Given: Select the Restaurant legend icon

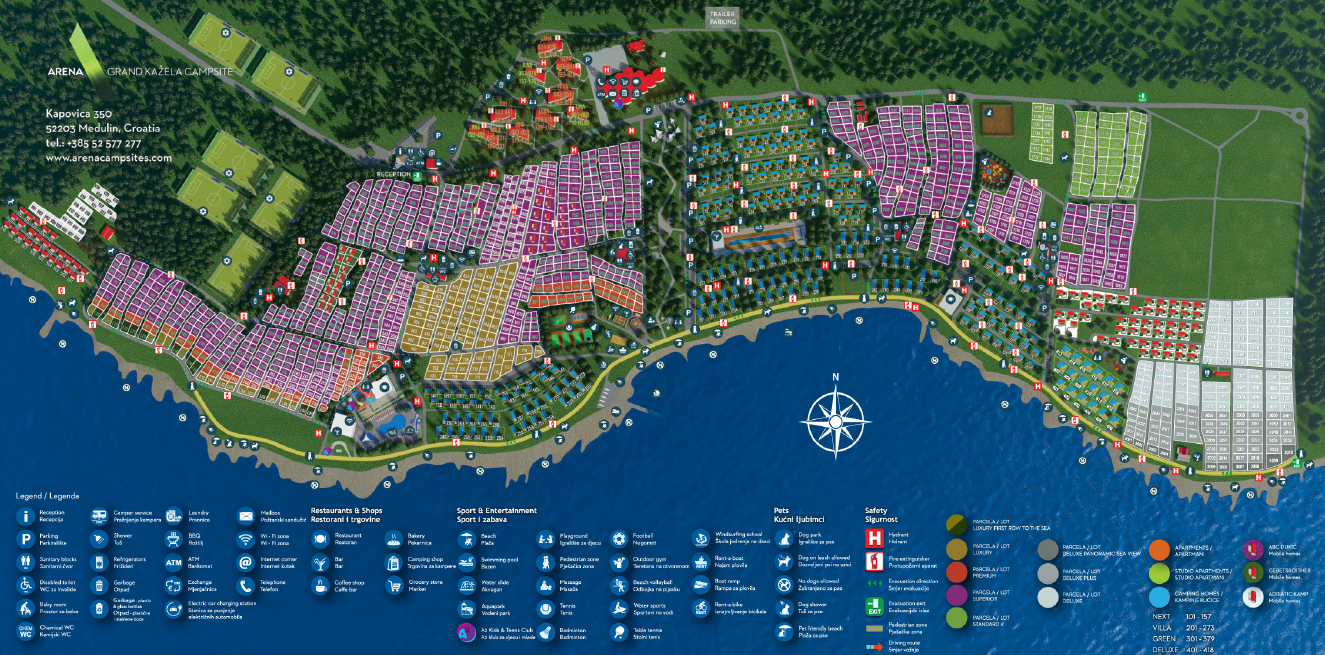Looking at the screenshot, I should pos(320,539).
